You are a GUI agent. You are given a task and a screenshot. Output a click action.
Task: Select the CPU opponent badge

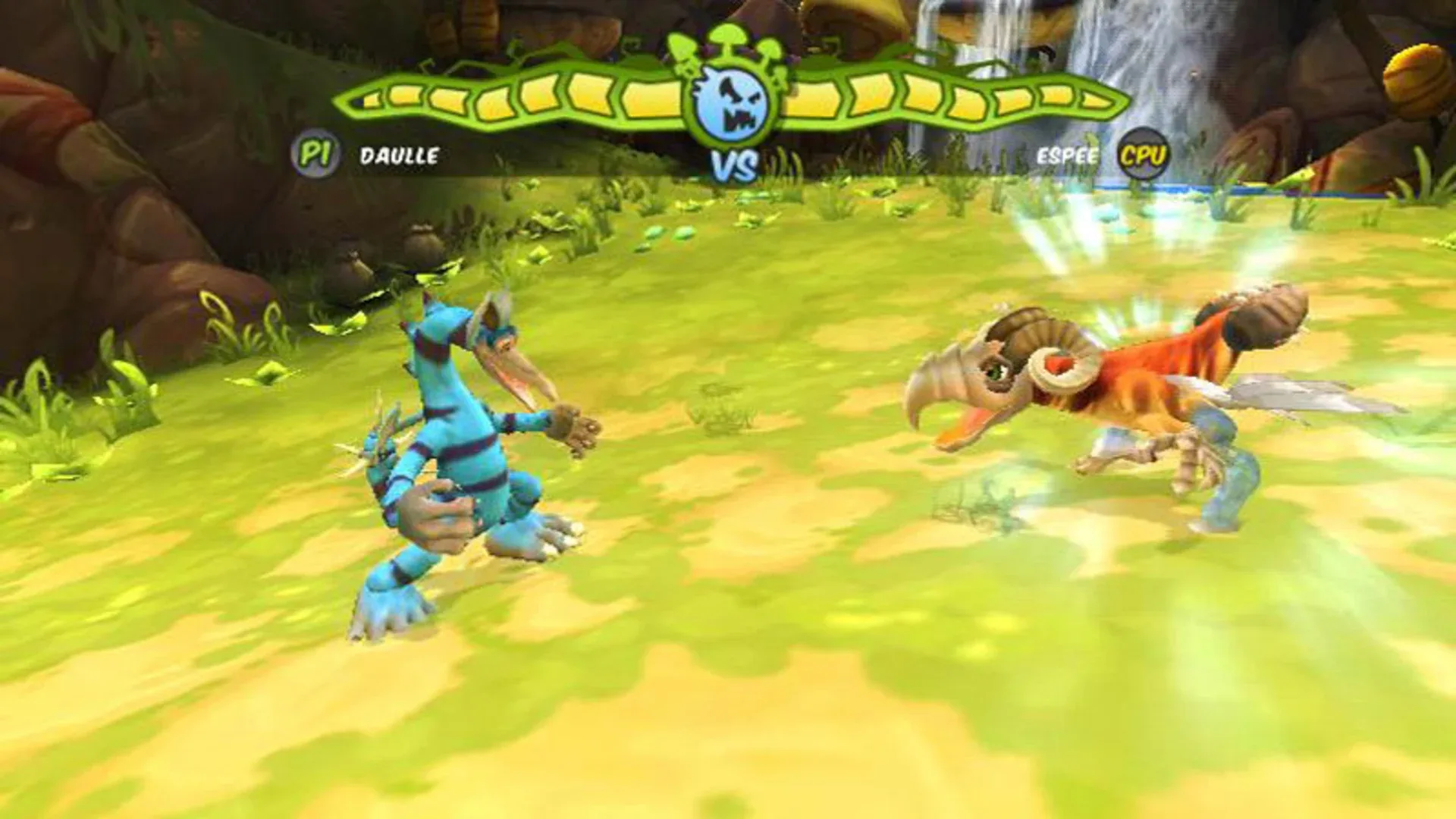pyautogui.click(x=1142, y=155)
